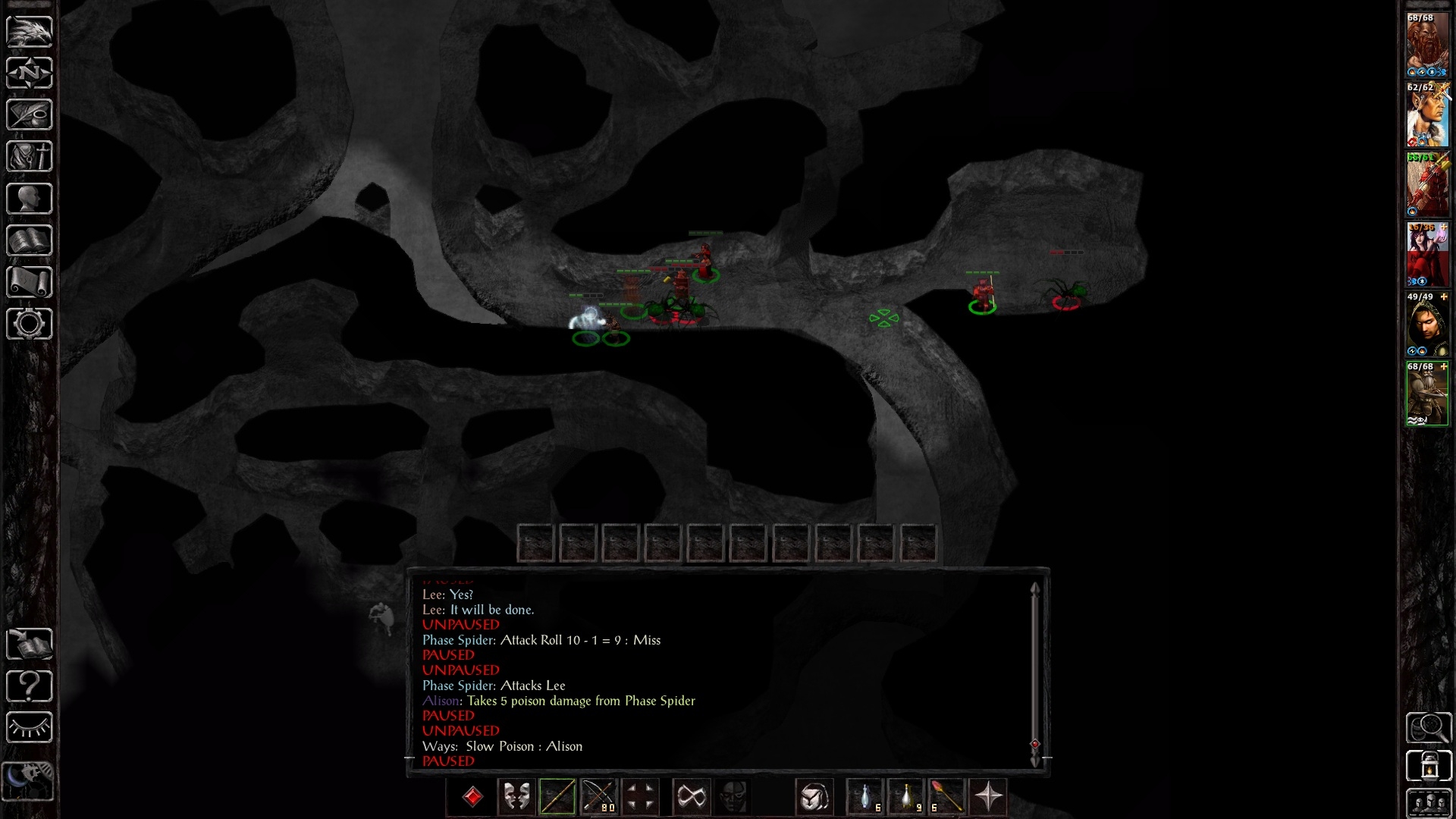1456x819 pixels.
Task: Open special abilities with the star icon
Action: pos(988,797)
